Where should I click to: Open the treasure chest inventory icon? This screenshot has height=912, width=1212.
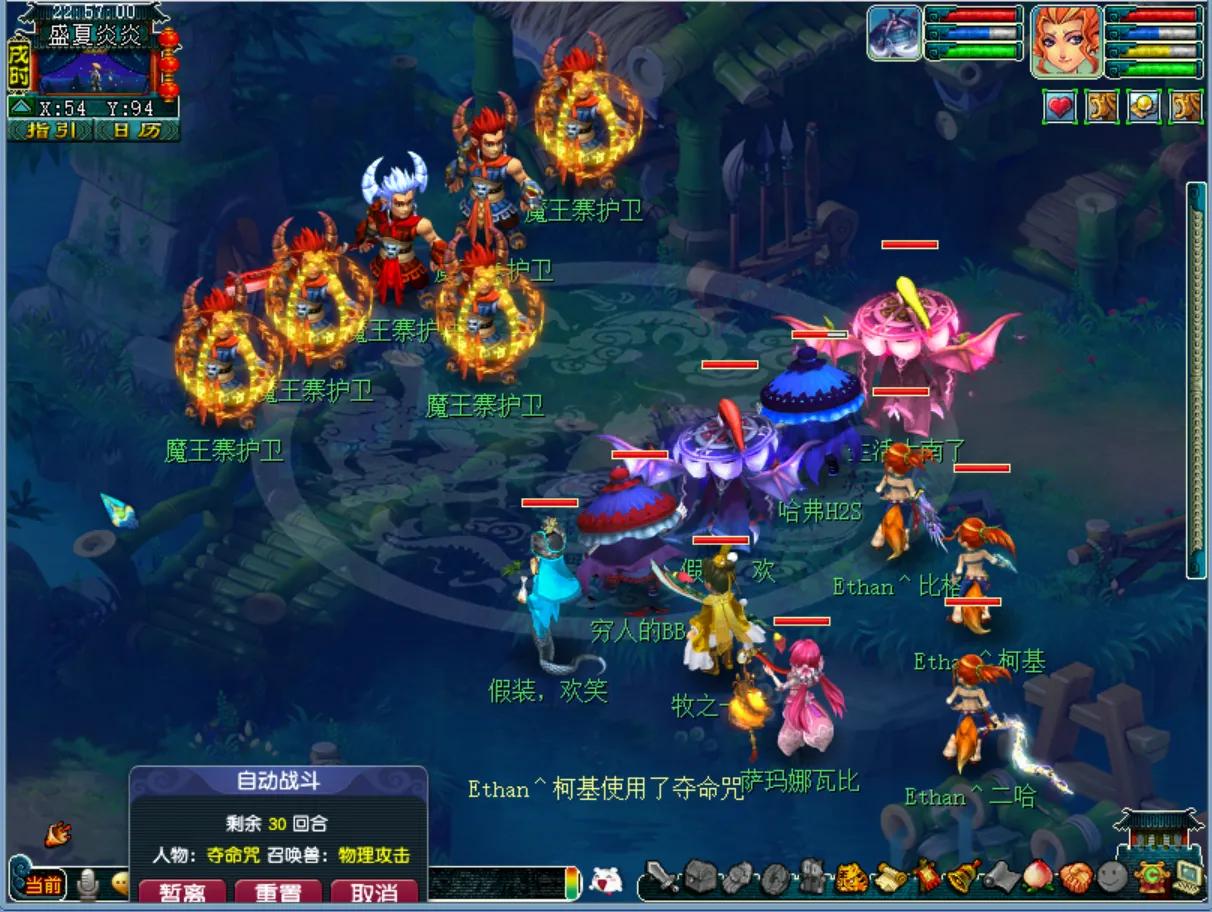(x=700, y=878)
